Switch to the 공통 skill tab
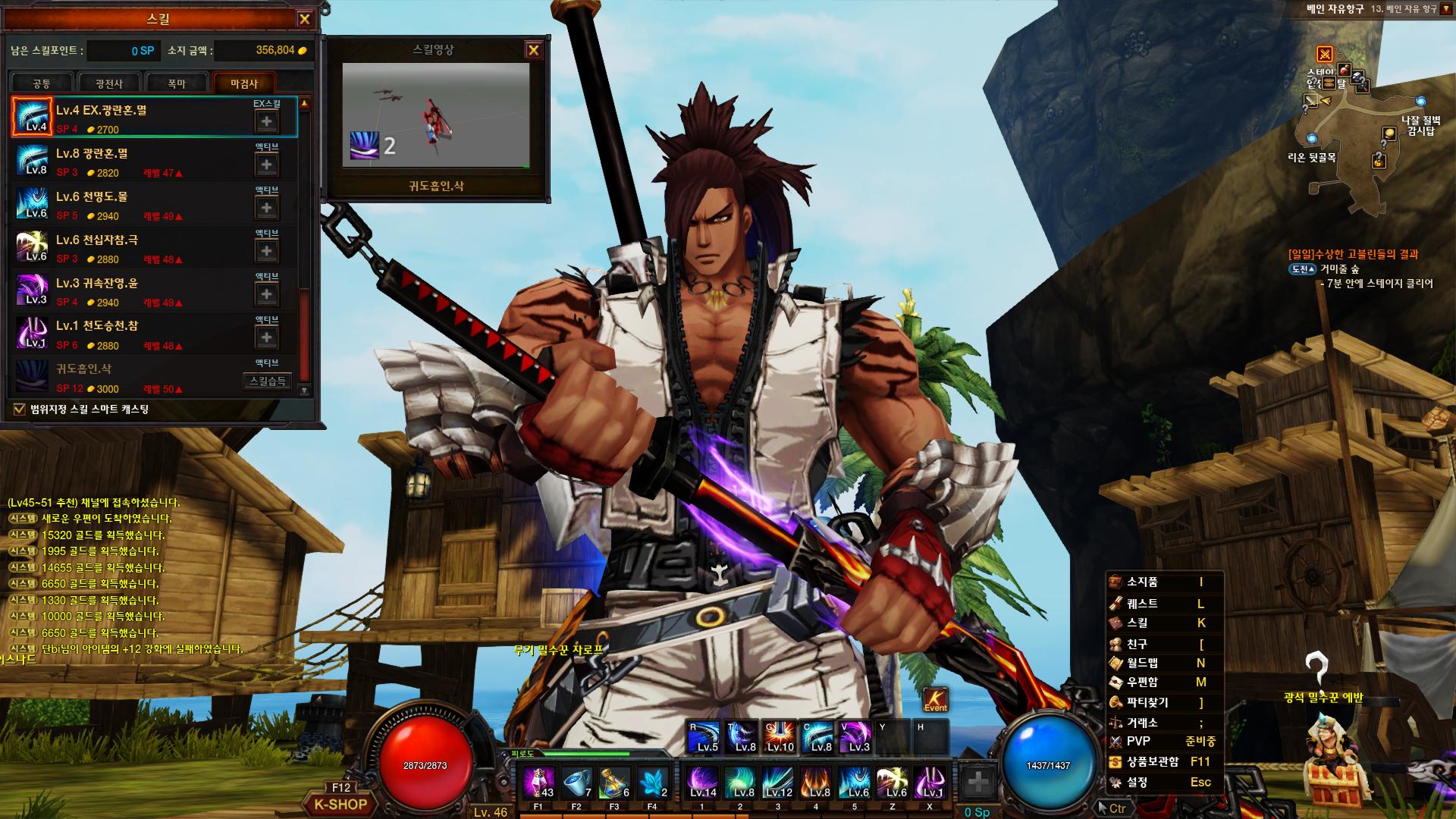This screenshot has height=819, width=1456. (42, 83)
